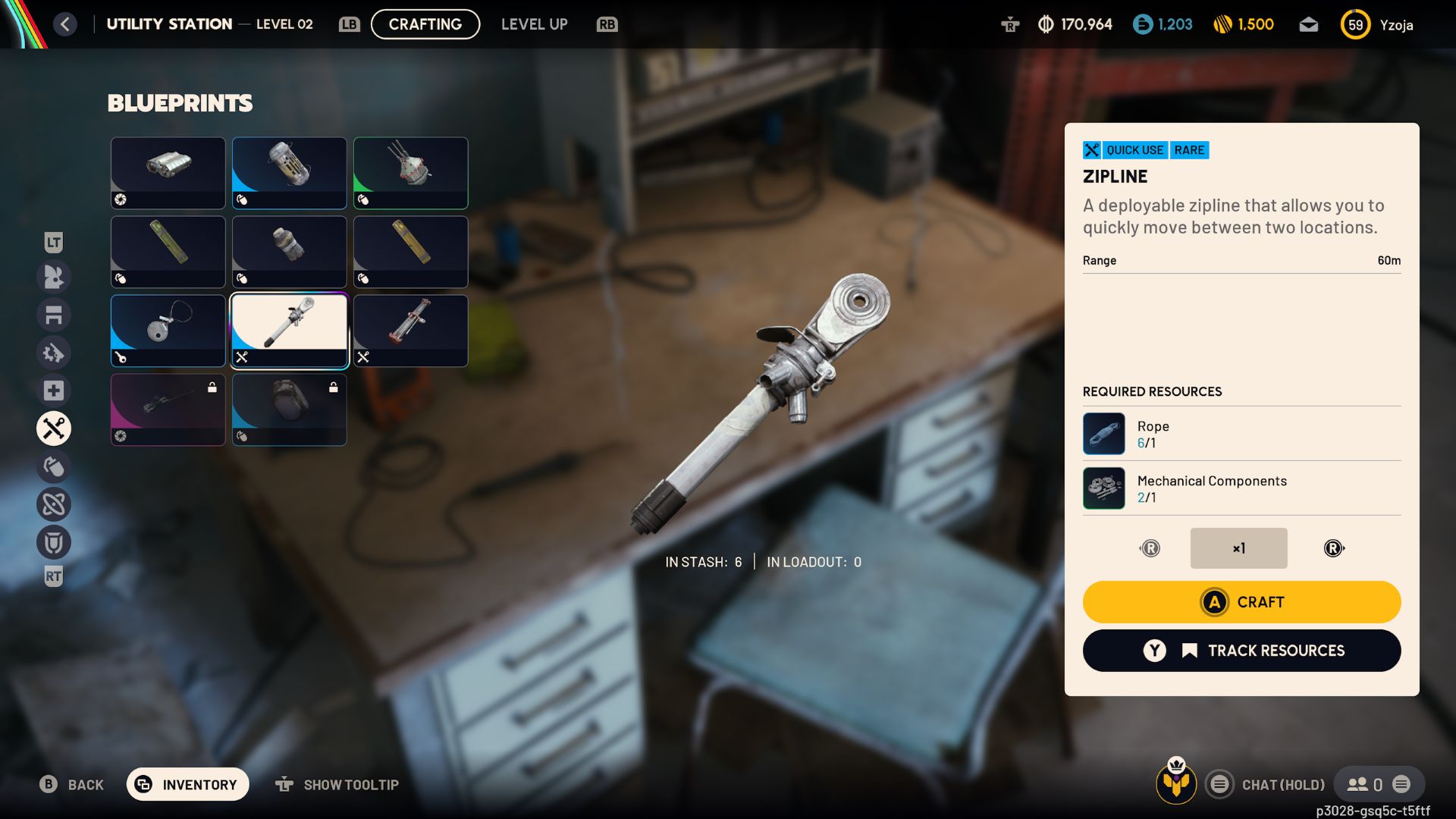Viewport: 1456px width, 819px height.
Task: Select the red-ended barricade kit blueprint
Action: 410,331
